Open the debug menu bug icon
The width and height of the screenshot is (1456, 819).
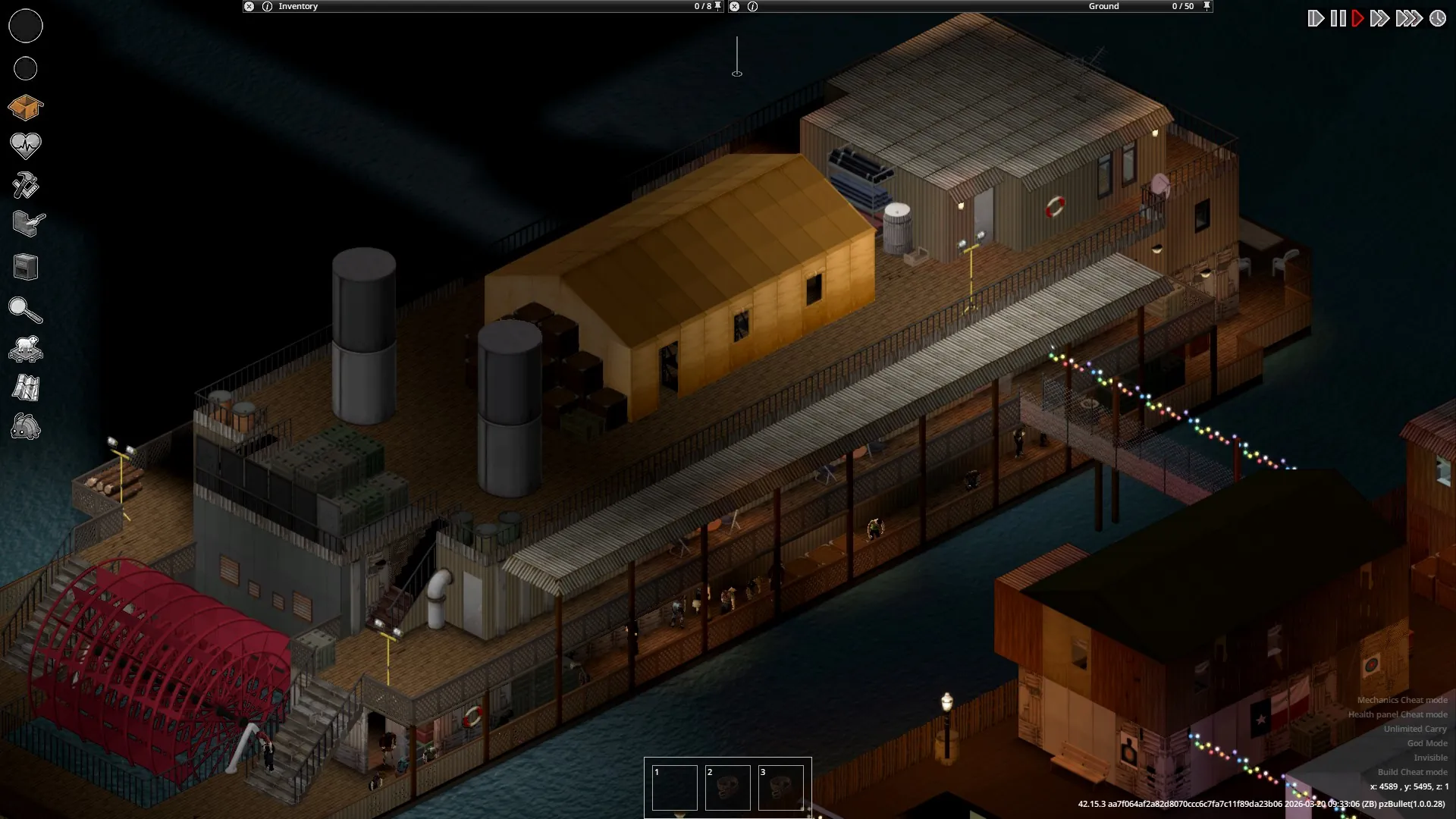pos(25,428)
